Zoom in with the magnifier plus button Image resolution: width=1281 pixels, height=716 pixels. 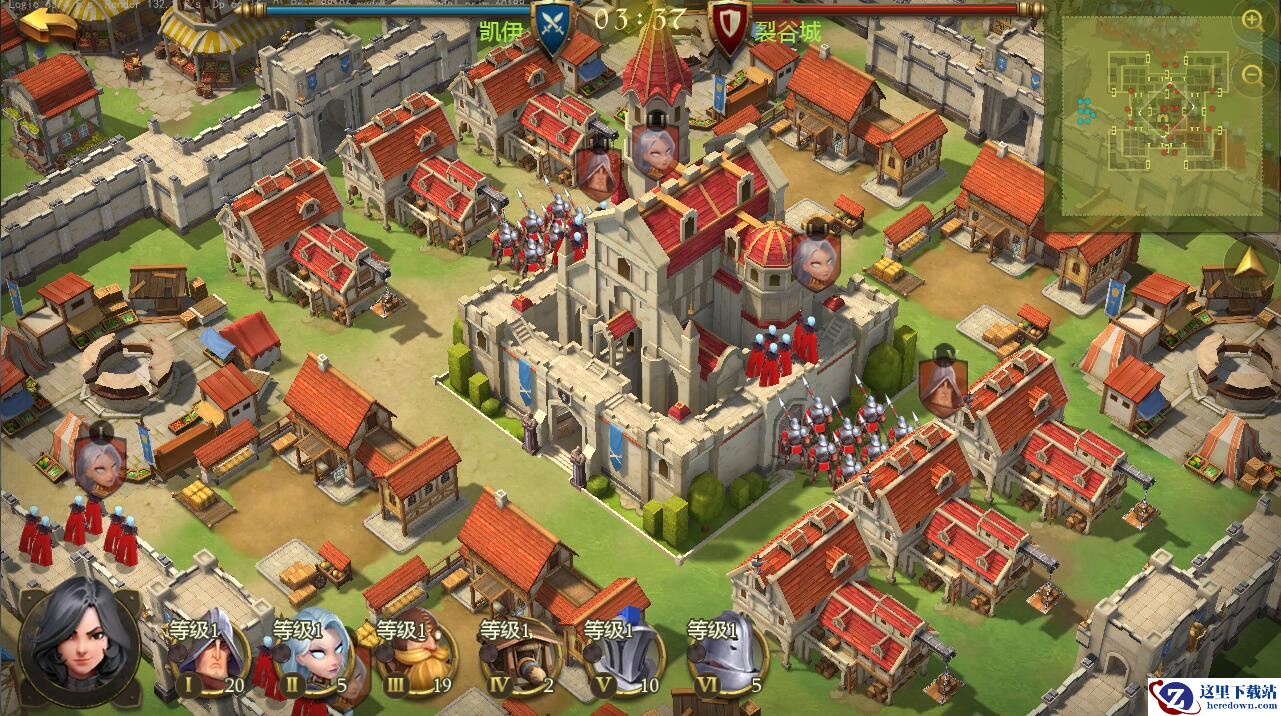1252,18
